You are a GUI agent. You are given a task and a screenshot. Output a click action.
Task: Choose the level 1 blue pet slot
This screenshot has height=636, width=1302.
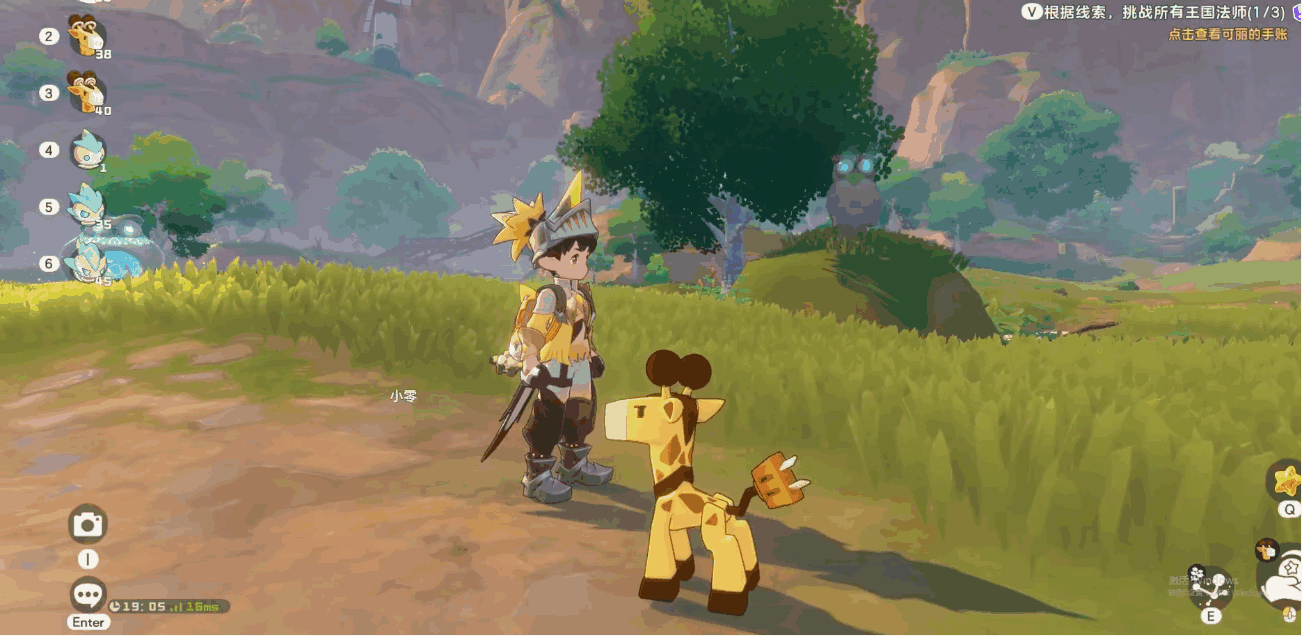[88, 150]
